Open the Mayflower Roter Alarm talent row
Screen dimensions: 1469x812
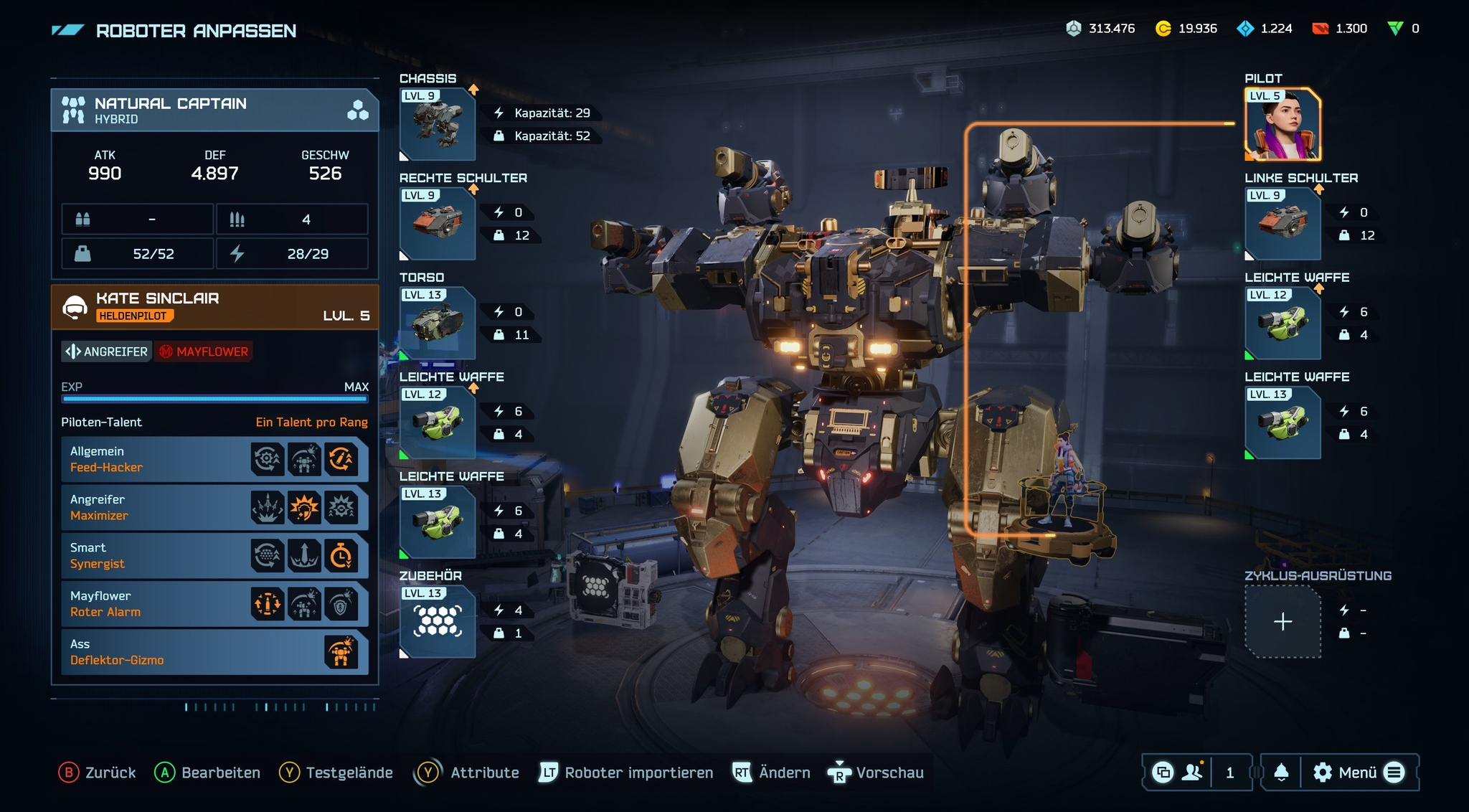[214, 604]
